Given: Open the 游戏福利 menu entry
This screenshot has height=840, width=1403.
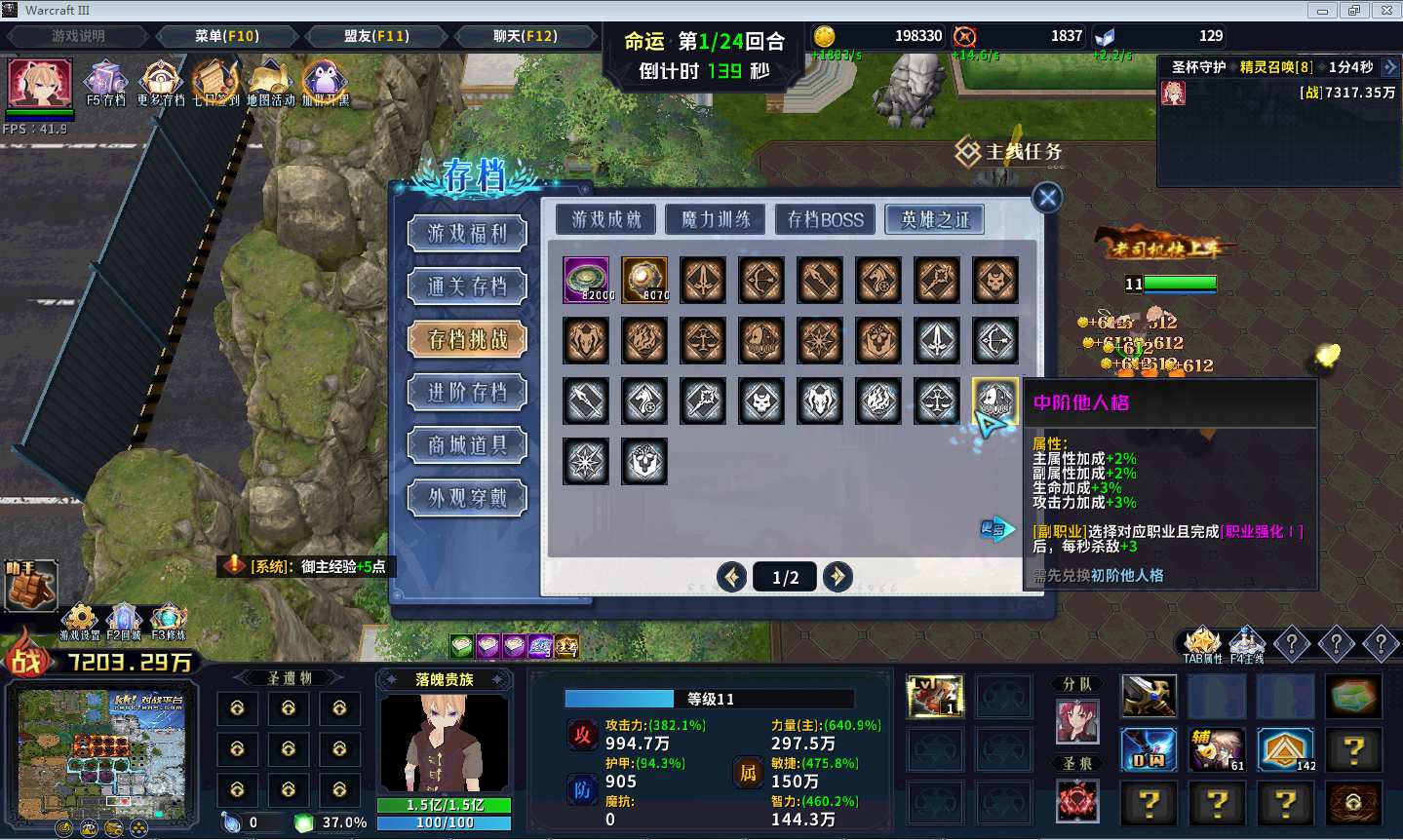Looking at the screenshot, I should (468, 234).
